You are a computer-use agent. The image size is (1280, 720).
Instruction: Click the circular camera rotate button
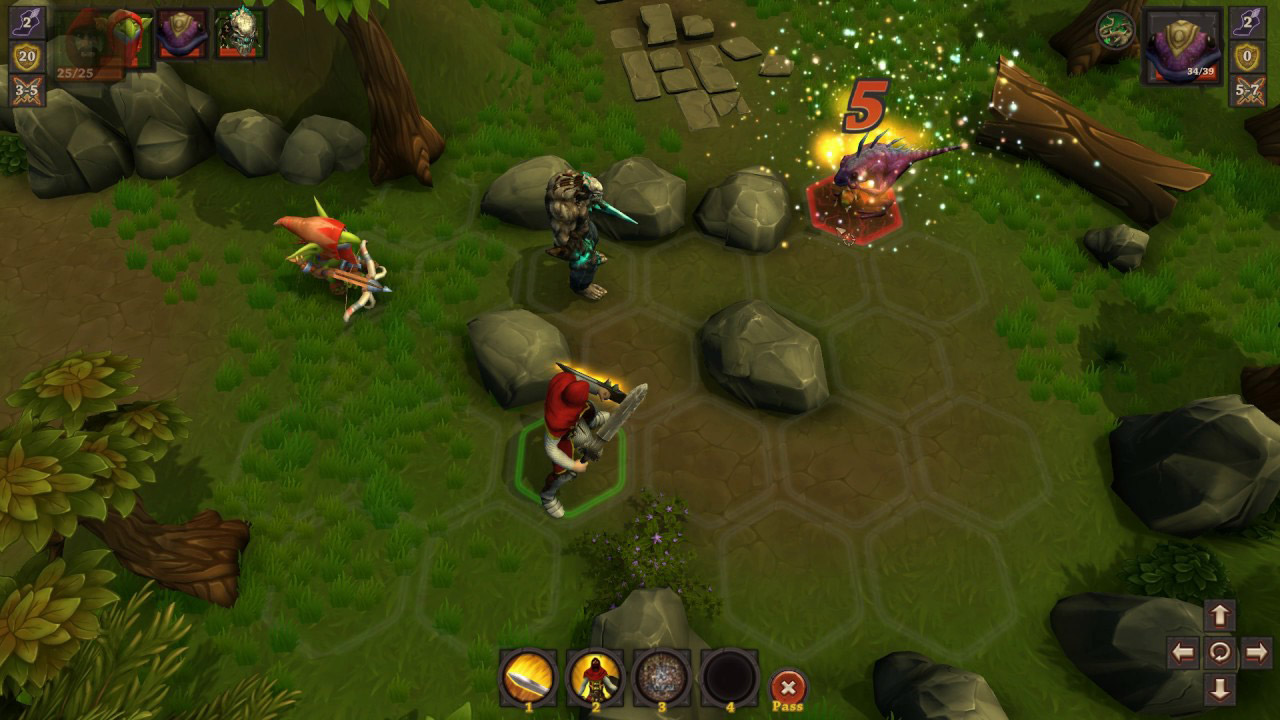(1220, 653)
